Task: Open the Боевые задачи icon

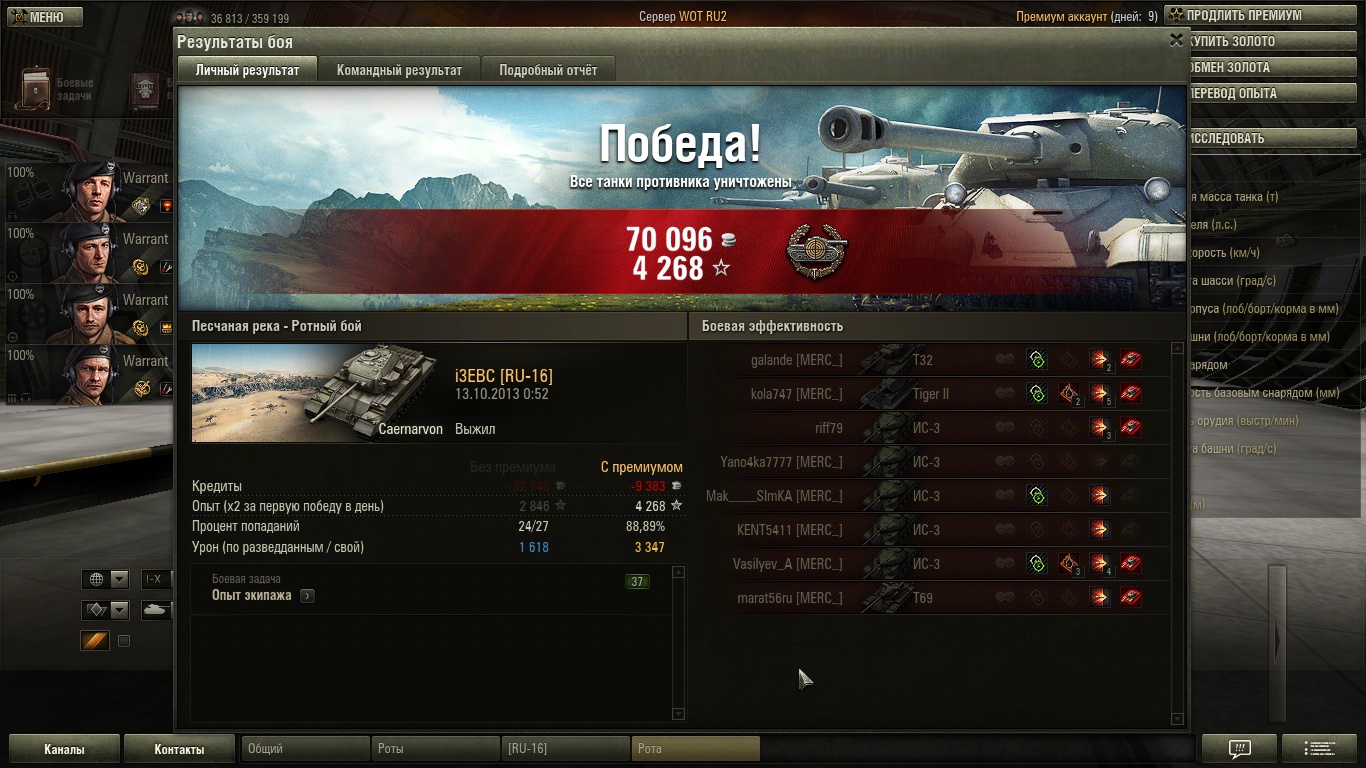Action: point(38,89)
